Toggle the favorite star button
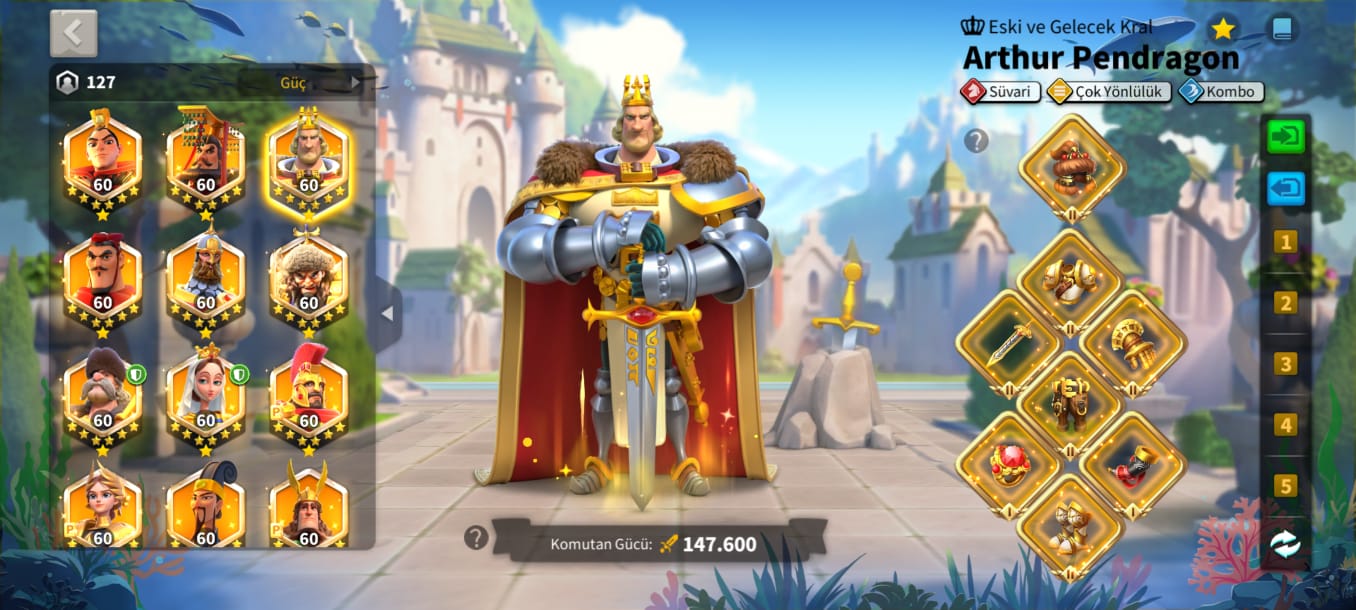Image resolution: width=1356 pixels, height=610 pixels. pyautogui.click(x=1223, y=29)
